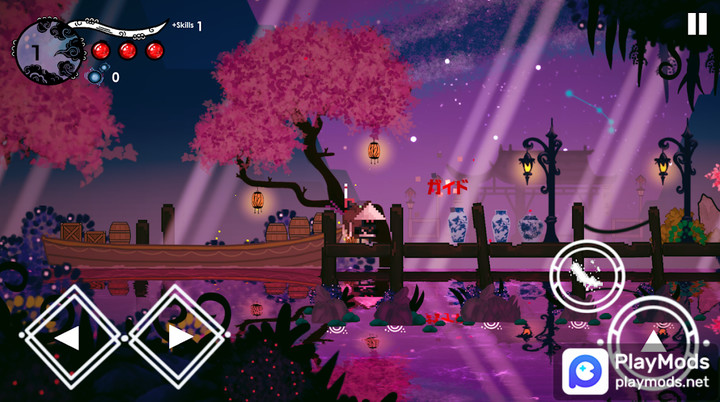The height and width of the screenshot is (402, 720).
Task: Open the PlayMods logo overlay
Action: click(585, 372)
